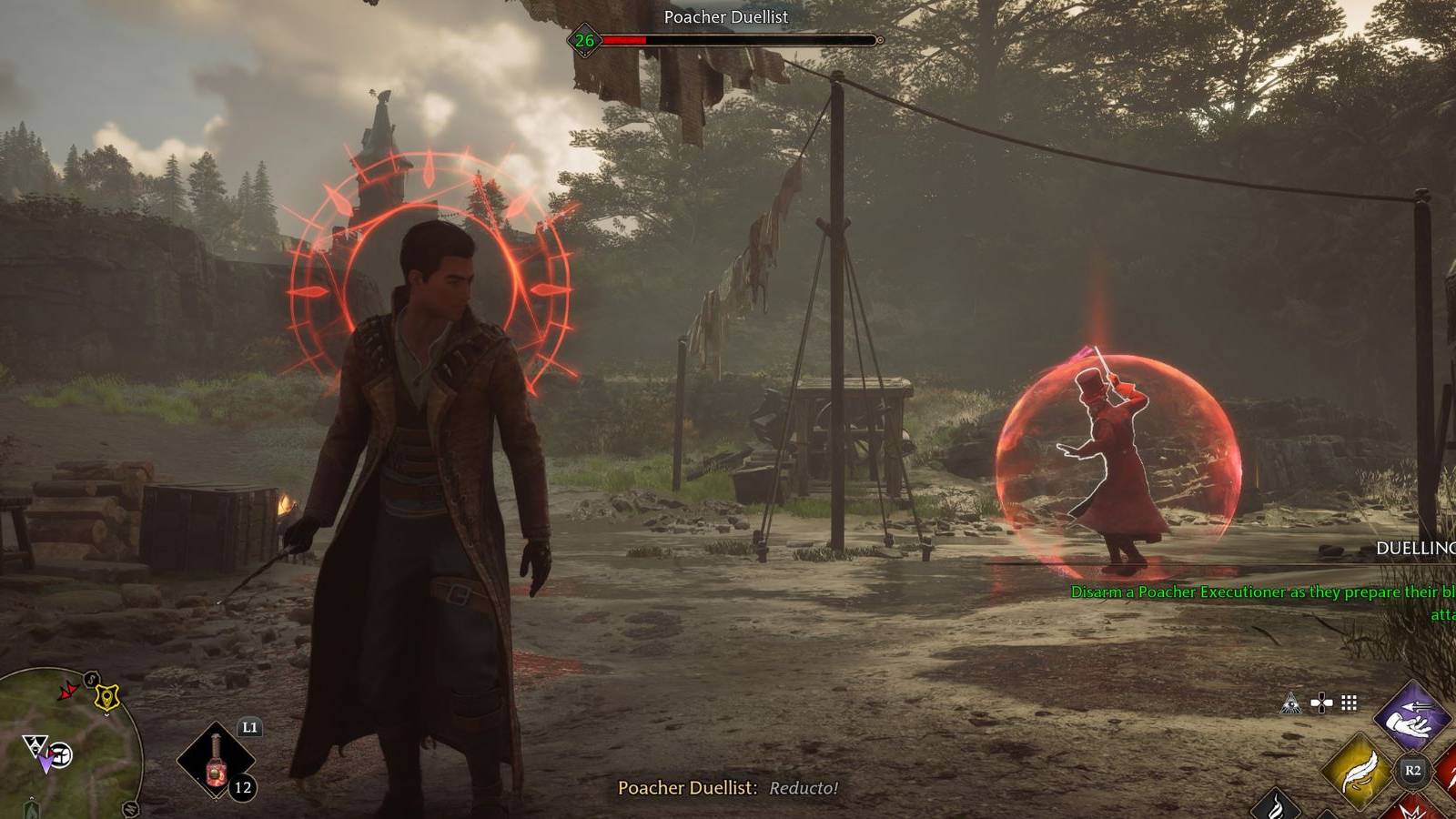Select the red enemy marker on minimap
Image resolution: width=1456 pixels, height=819 pixels.
67,692
